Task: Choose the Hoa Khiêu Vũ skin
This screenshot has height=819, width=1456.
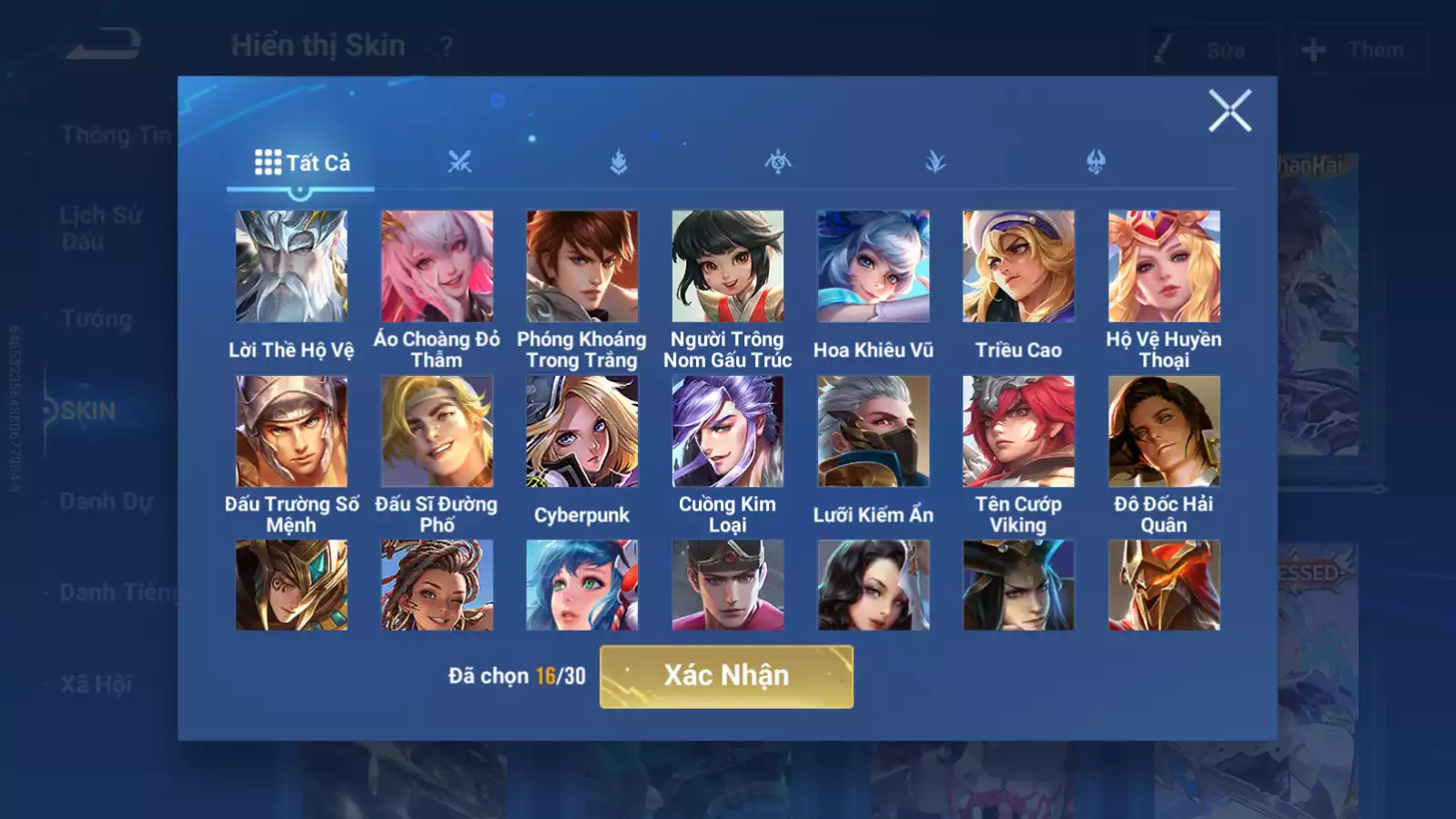Action: (x=874, y=267)
